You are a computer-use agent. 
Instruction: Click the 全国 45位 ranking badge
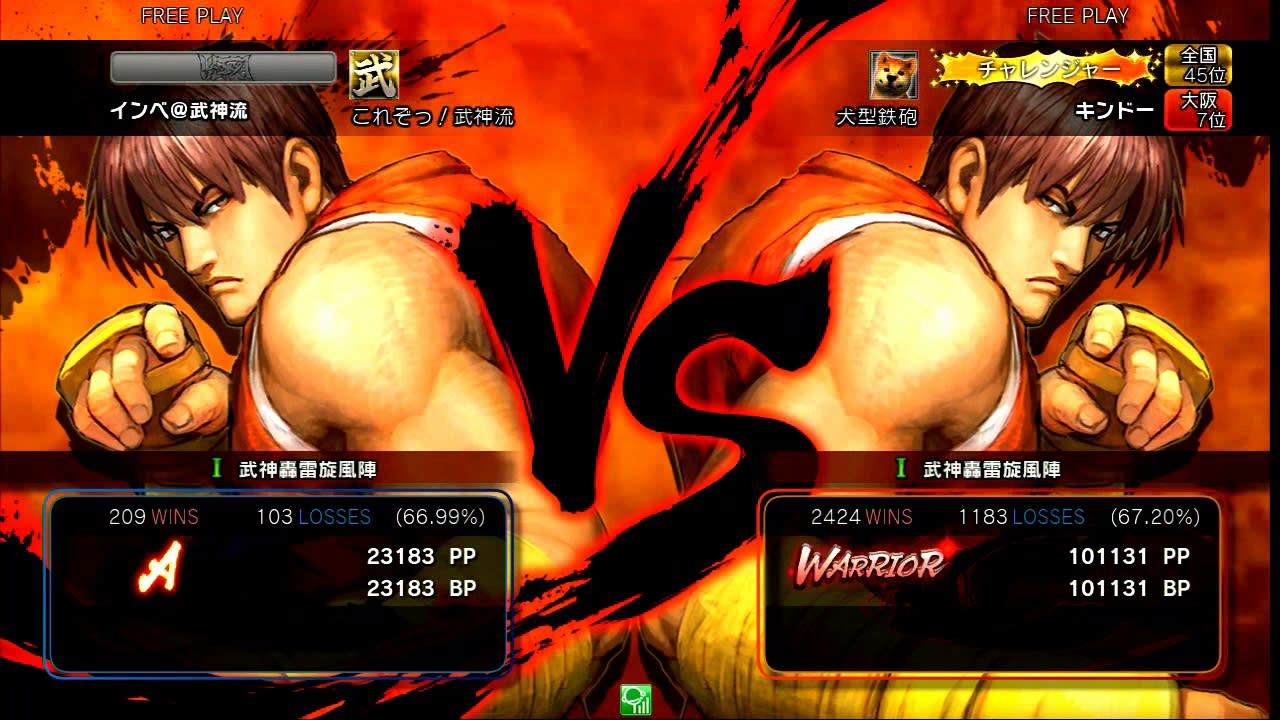click(1197, 65)
